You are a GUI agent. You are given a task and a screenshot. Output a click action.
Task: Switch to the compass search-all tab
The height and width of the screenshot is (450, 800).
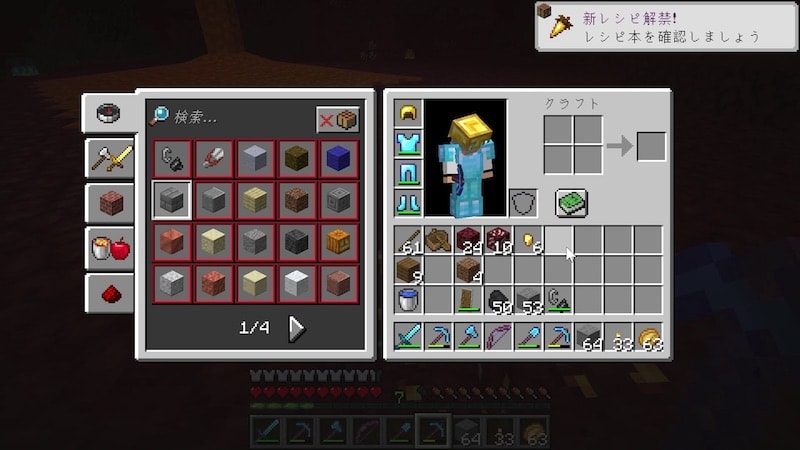coord(108,112)
